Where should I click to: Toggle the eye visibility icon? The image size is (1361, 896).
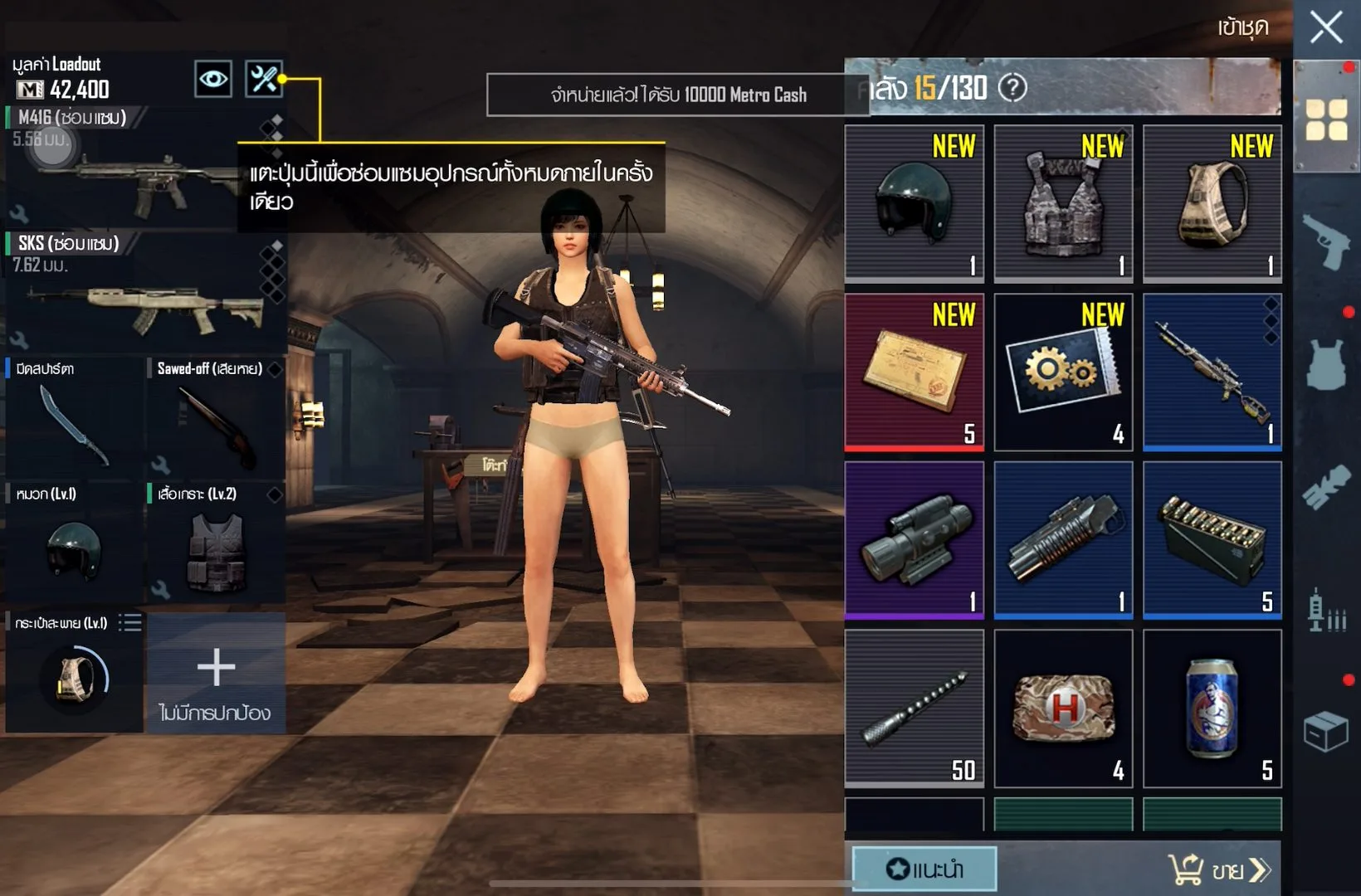[213, 80]
